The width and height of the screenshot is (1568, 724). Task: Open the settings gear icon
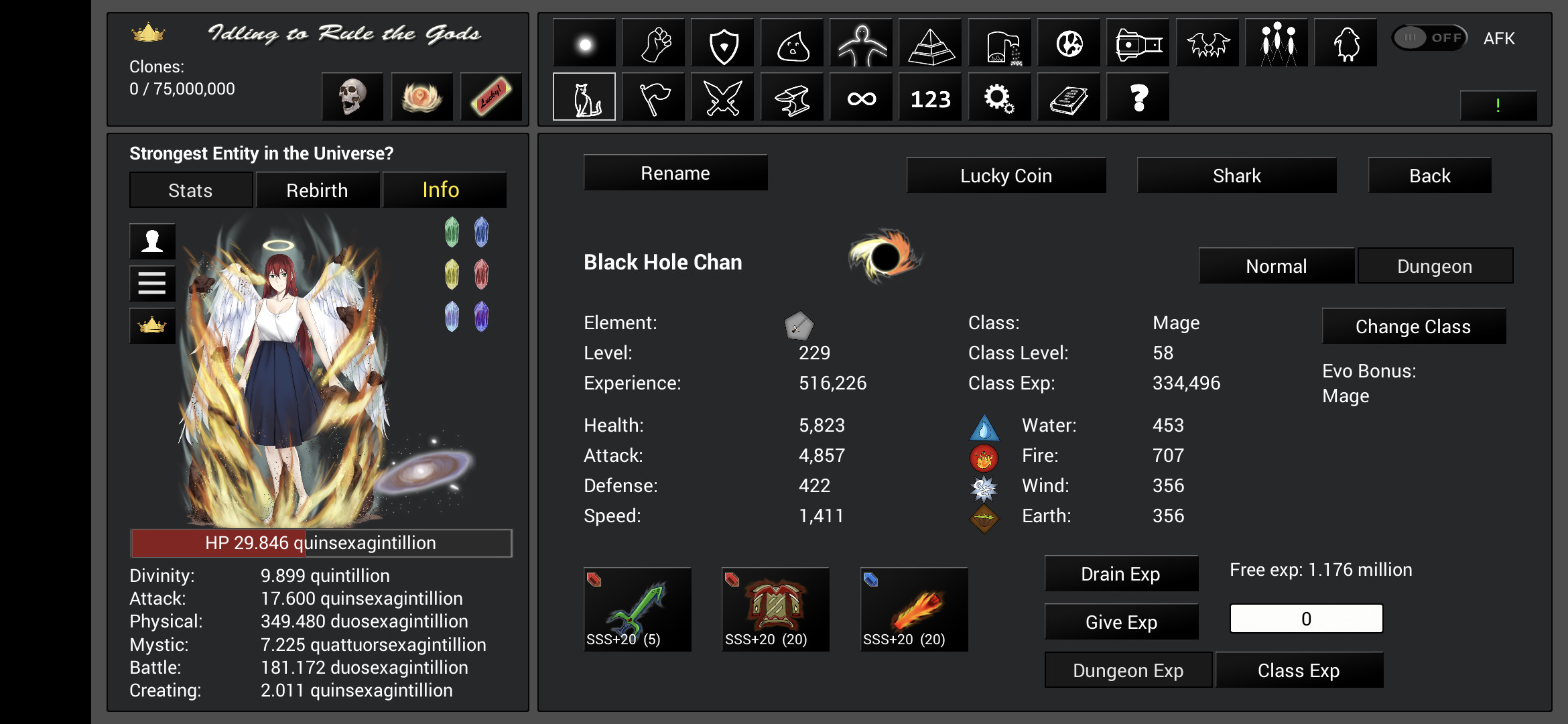click(x=999, y=97)
